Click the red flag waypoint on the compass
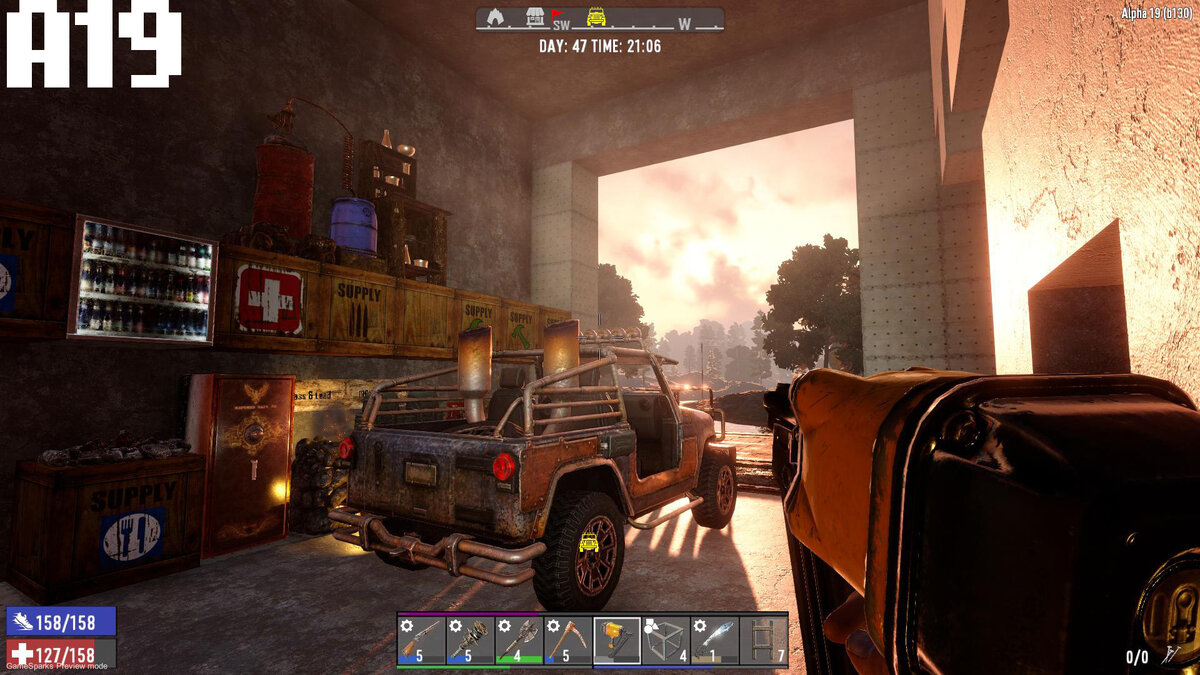1200x675 pixels. click(x=558, y=15)
